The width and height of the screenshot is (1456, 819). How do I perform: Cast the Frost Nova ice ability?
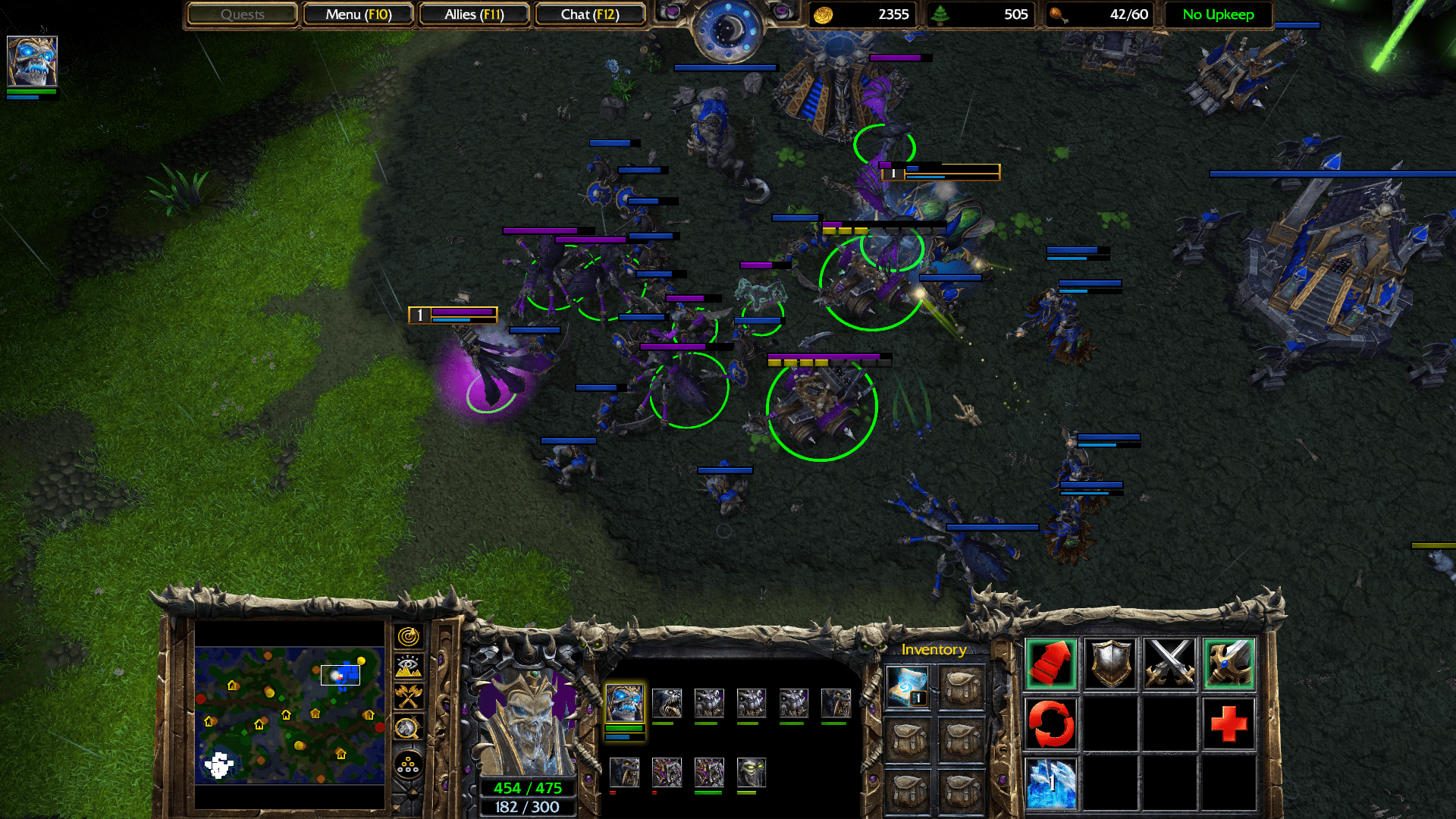point(1051,782)
